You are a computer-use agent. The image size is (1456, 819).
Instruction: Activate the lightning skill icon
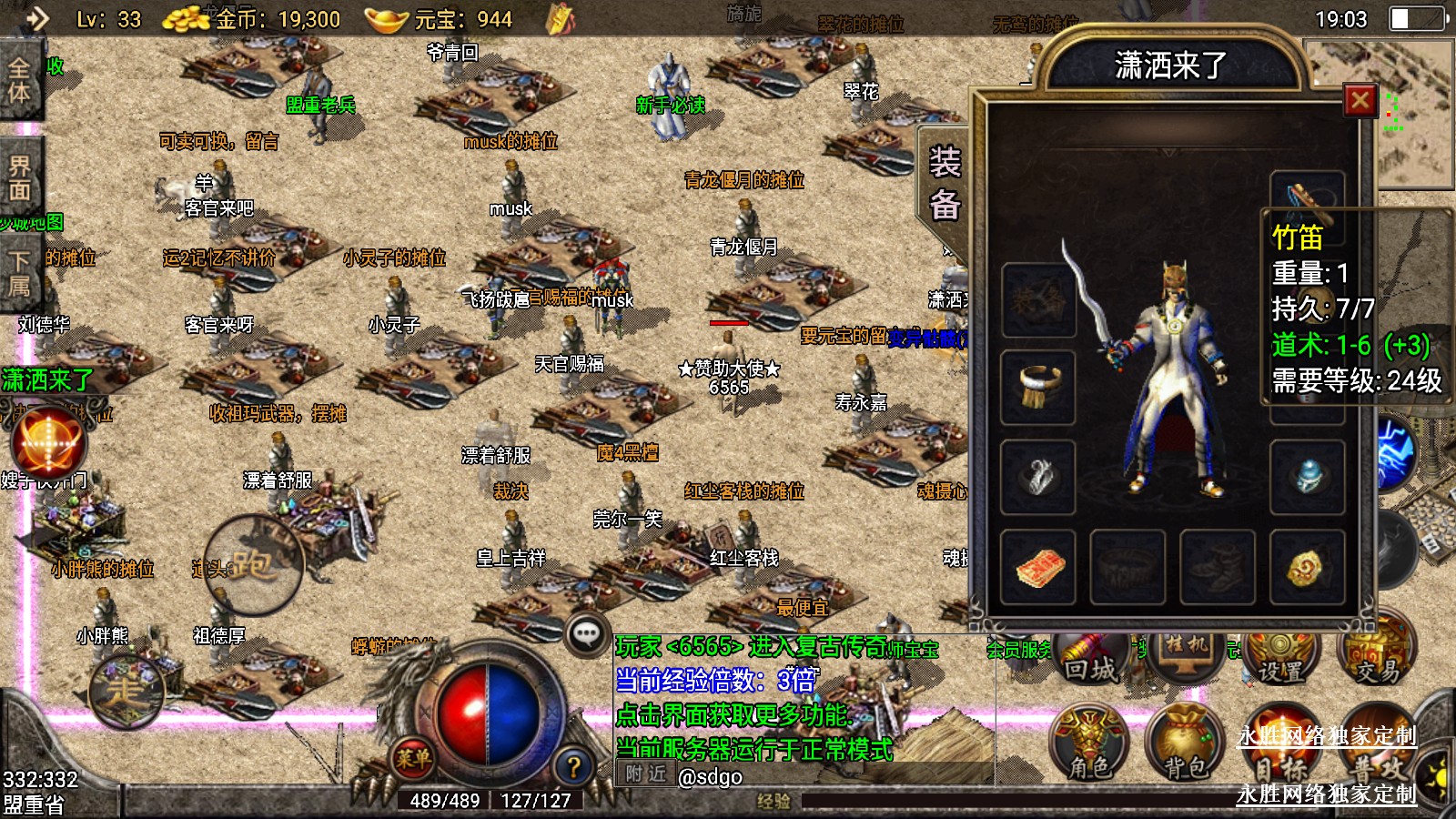1394,452
